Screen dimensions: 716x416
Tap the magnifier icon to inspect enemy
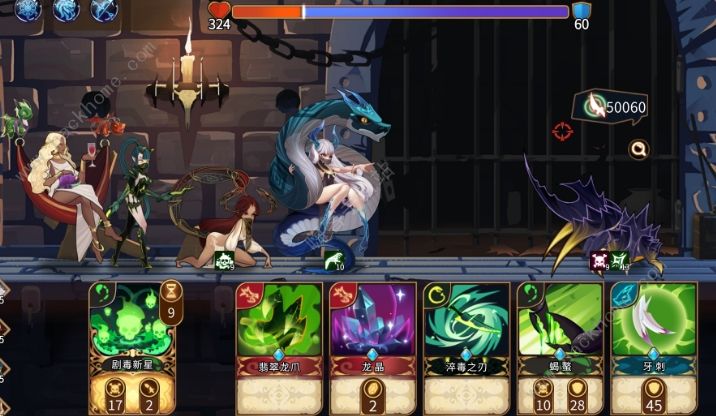tap(637, 149)
